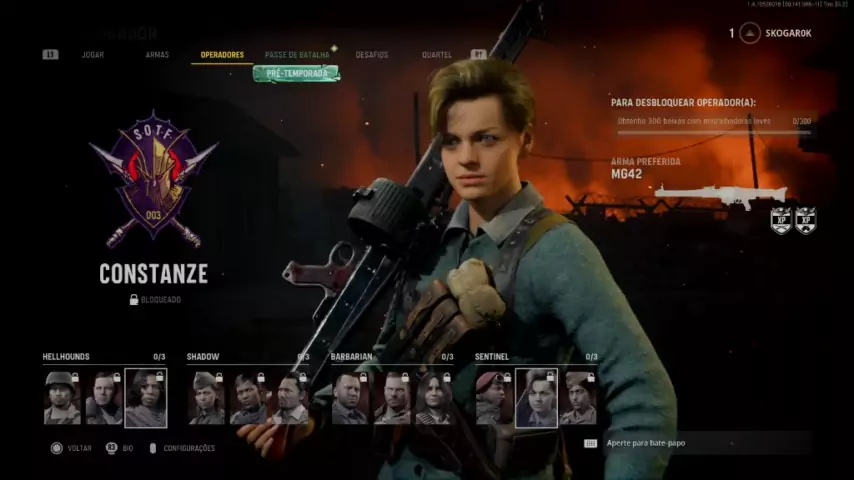
Task: Choose Constanze's portrait in Sentinel squad
Action: coord(536,398)
